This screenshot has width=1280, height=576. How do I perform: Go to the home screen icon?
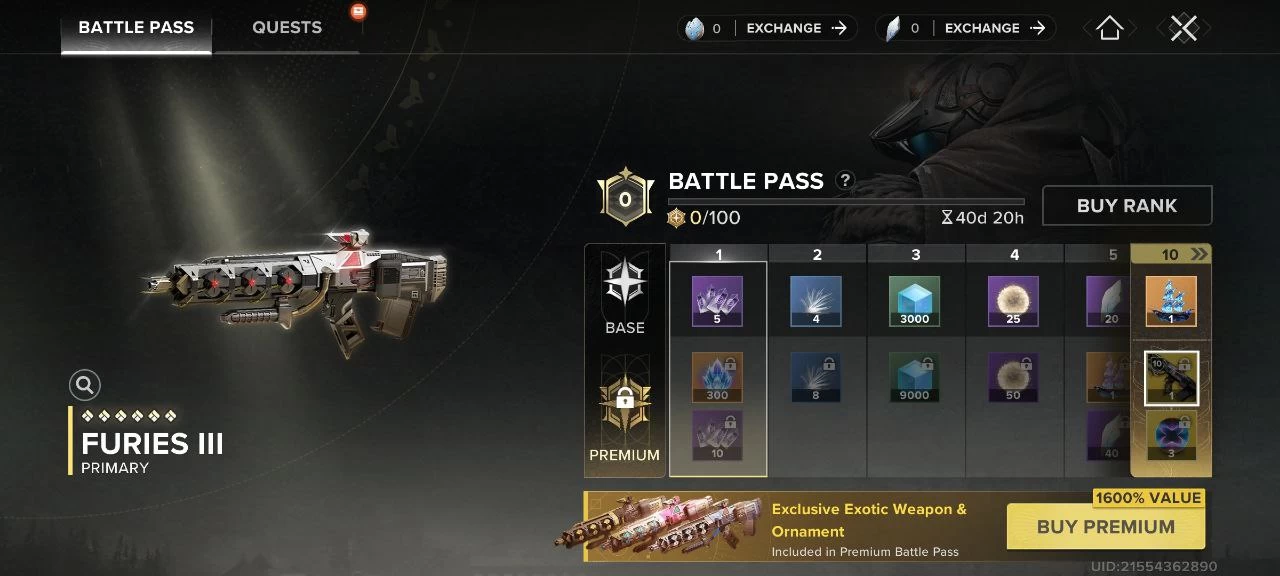(x=1109, y=29)
